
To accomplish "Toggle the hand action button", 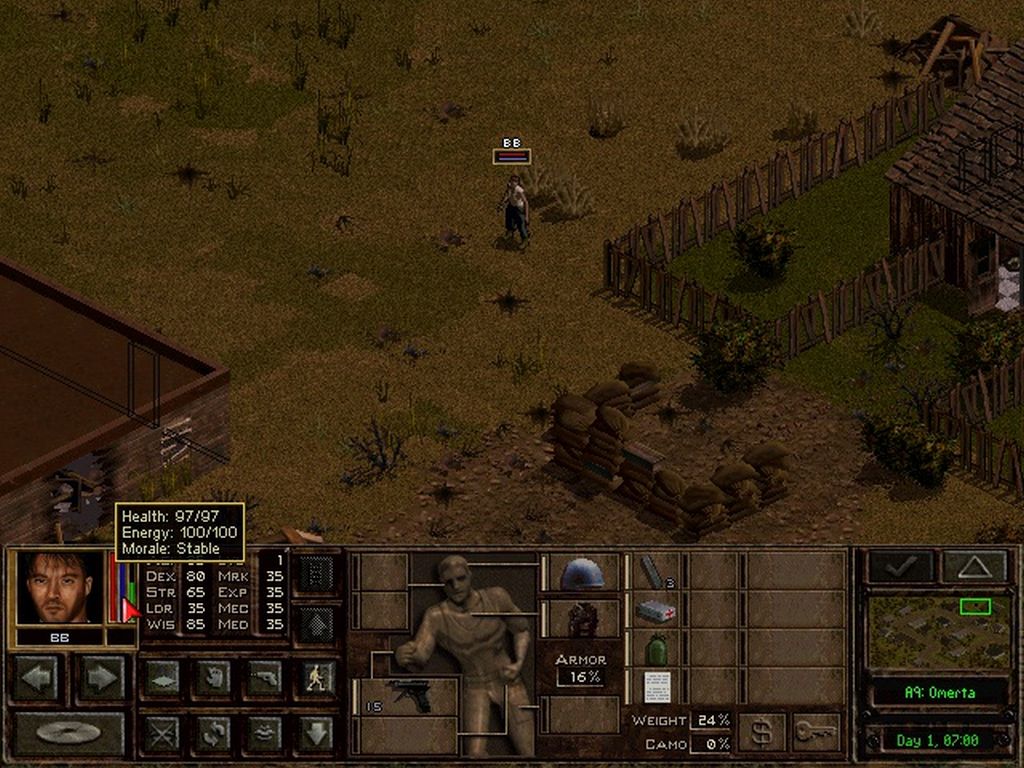I will (x=214, y=678).
